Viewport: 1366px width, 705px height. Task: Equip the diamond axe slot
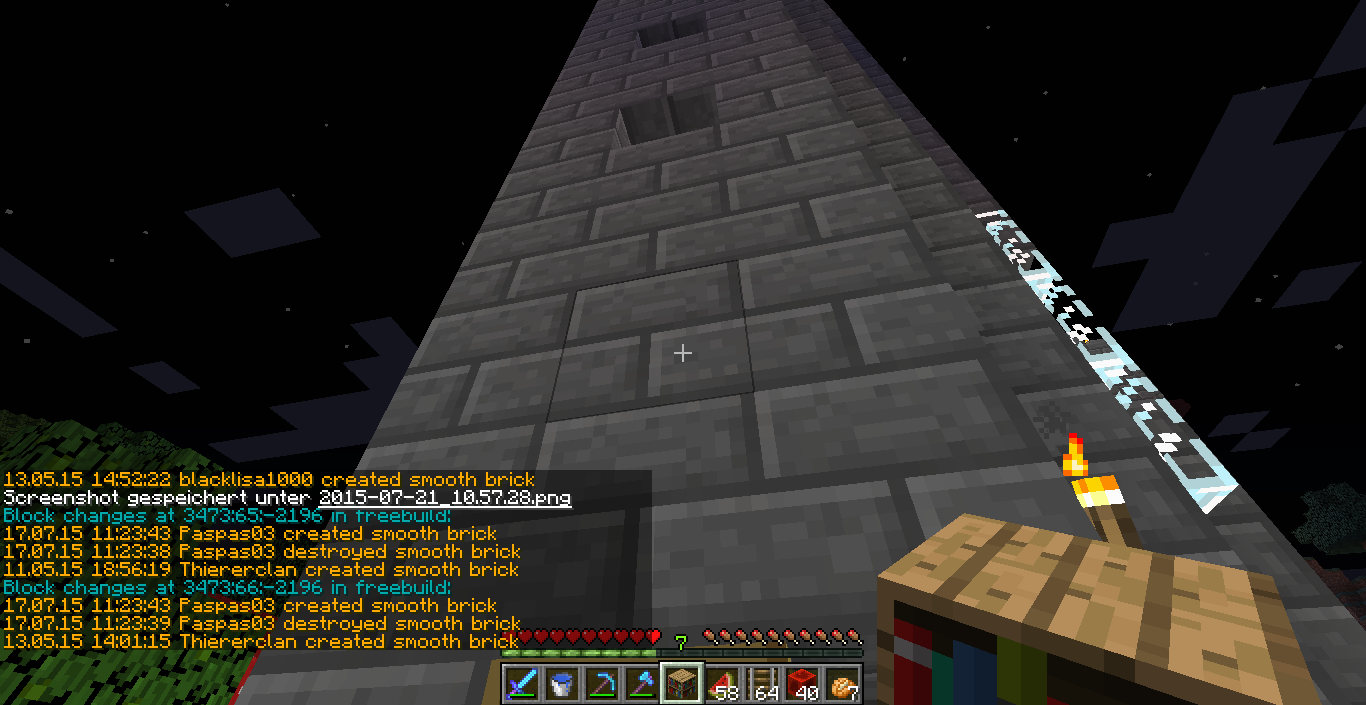click(x=641, y=684)
